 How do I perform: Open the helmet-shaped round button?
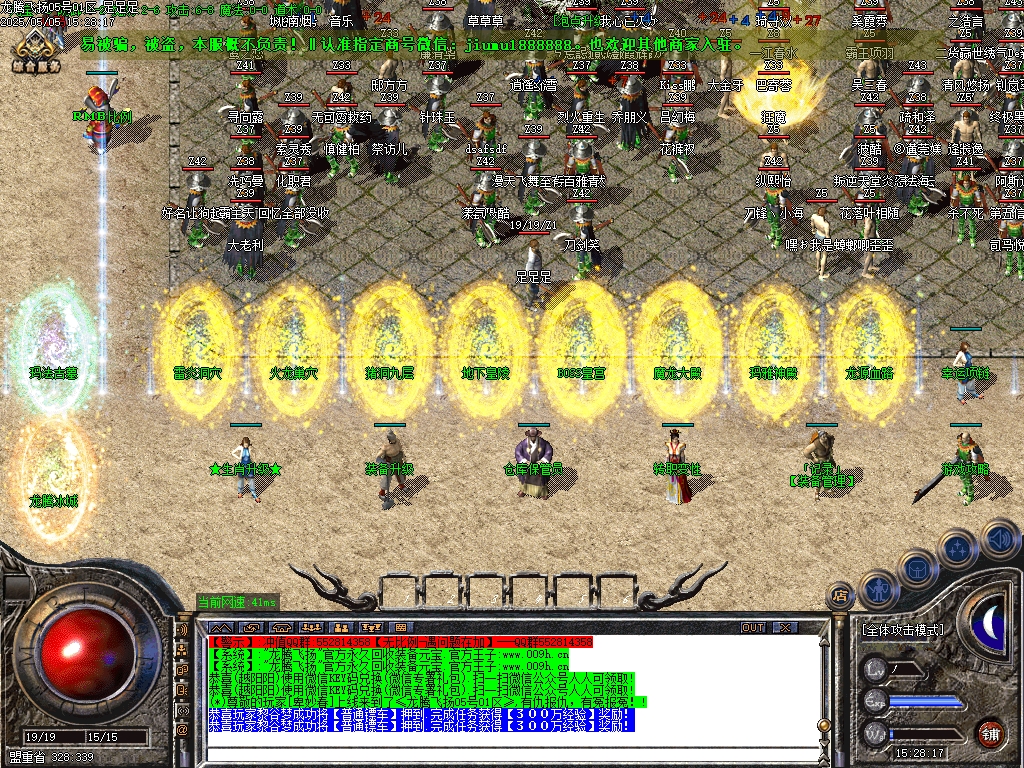pos(917,567)
